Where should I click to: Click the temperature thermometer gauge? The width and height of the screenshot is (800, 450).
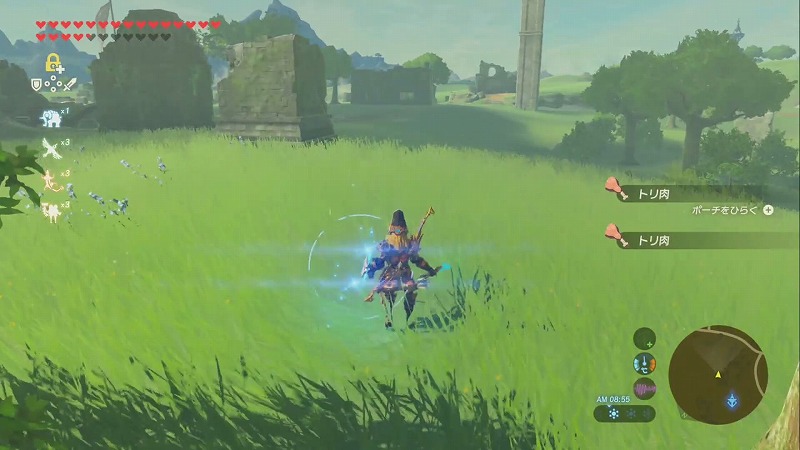(x=645, y=363)
